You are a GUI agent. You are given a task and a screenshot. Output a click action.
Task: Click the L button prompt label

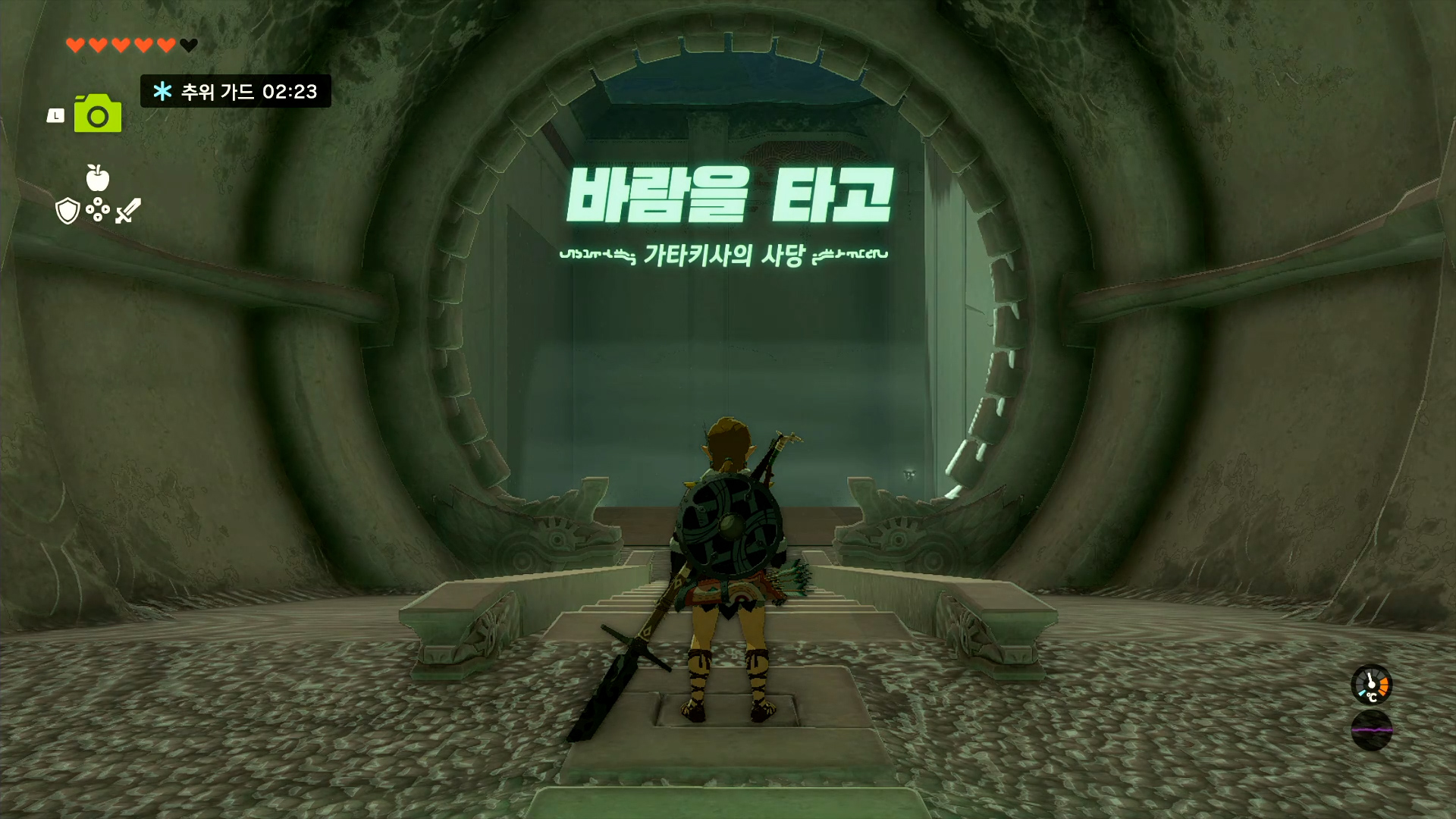[x=56, y=114]
